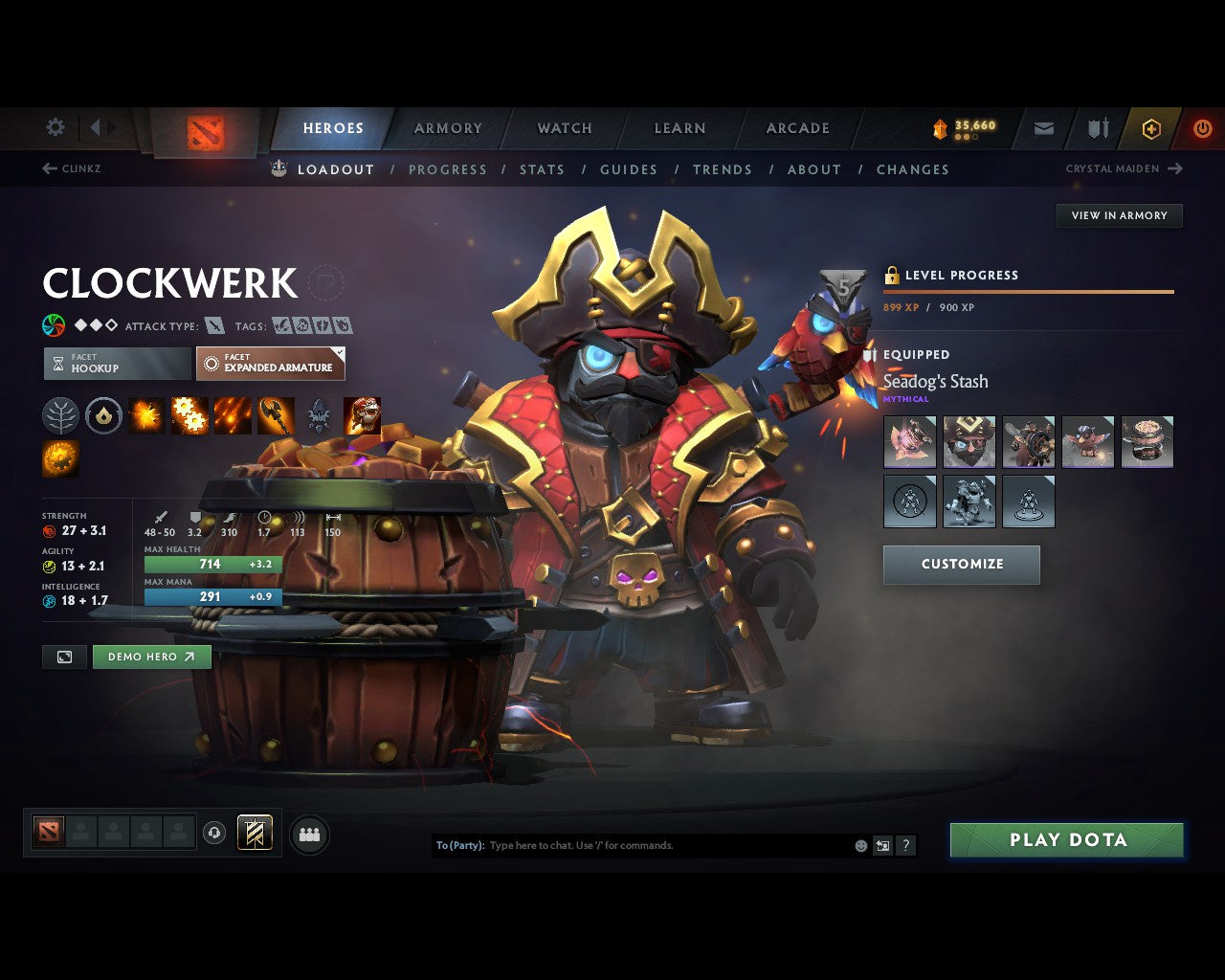This screenshot has height=980, width=1225.
Task: Open Dota Plus hexagon icon in top bar
Action: pos(1151,127)
